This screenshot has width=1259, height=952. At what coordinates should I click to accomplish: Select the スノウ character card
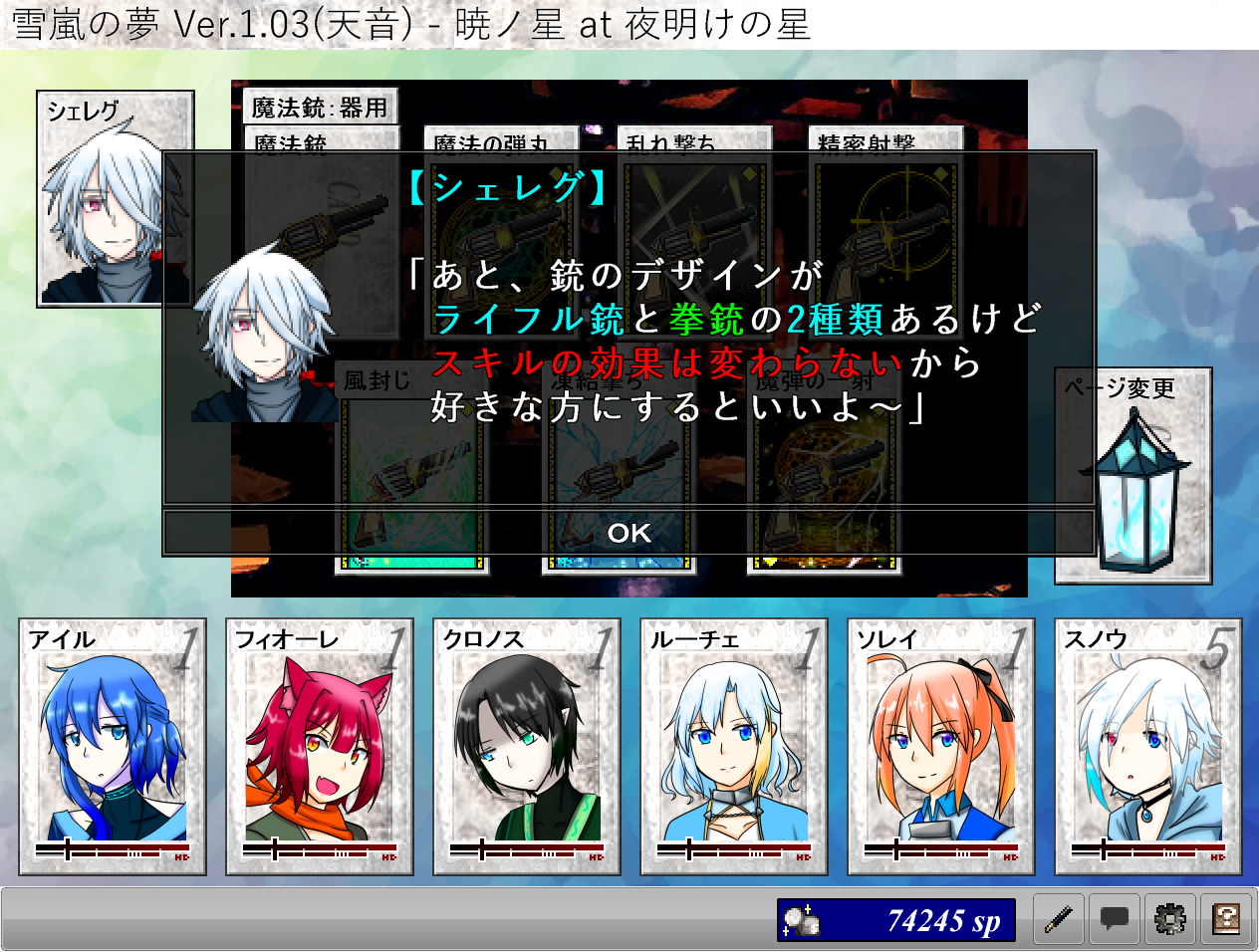click(x=1148, y=747)
